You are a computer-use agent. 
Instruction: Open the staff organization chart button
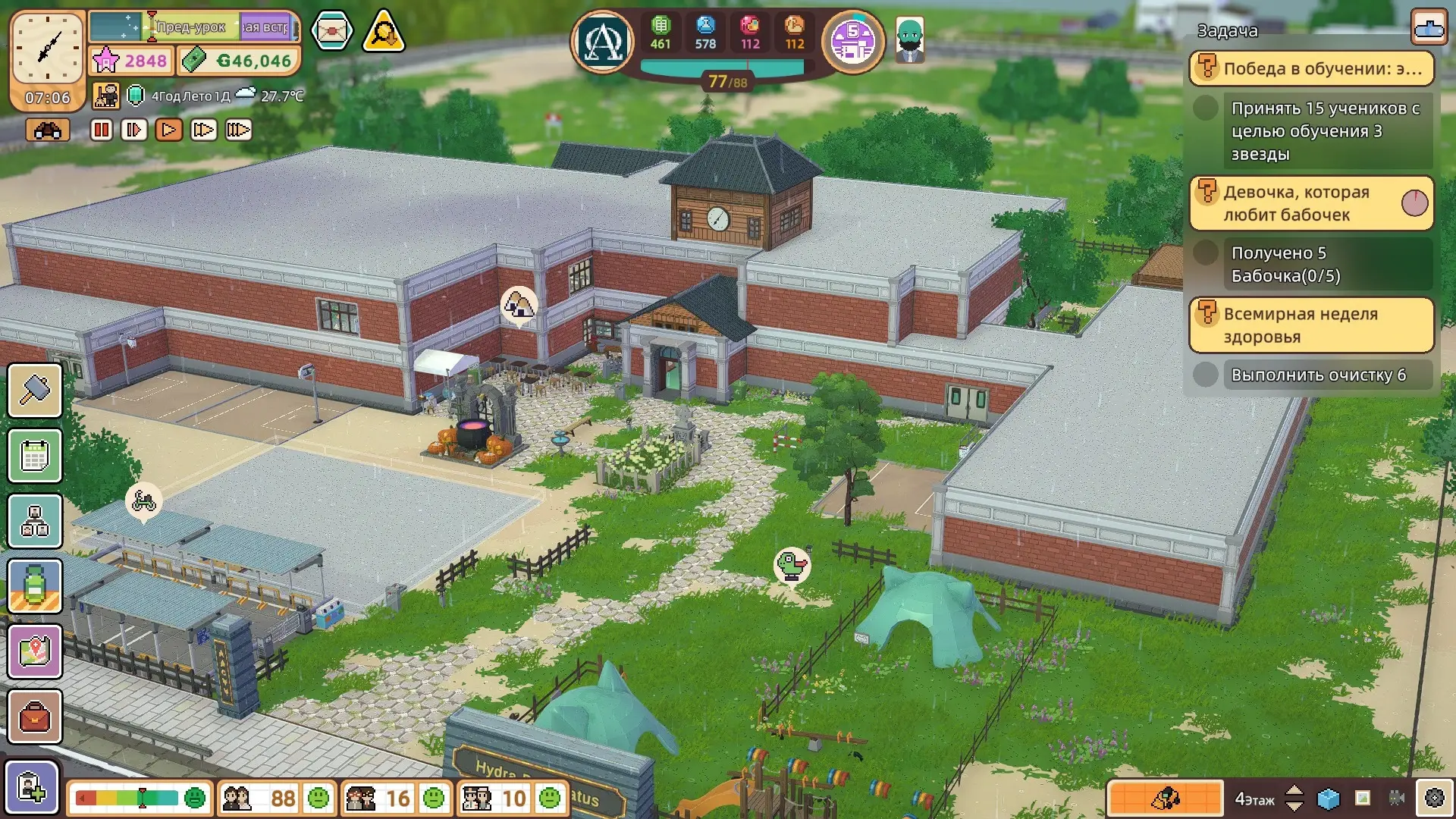(35, 521)
